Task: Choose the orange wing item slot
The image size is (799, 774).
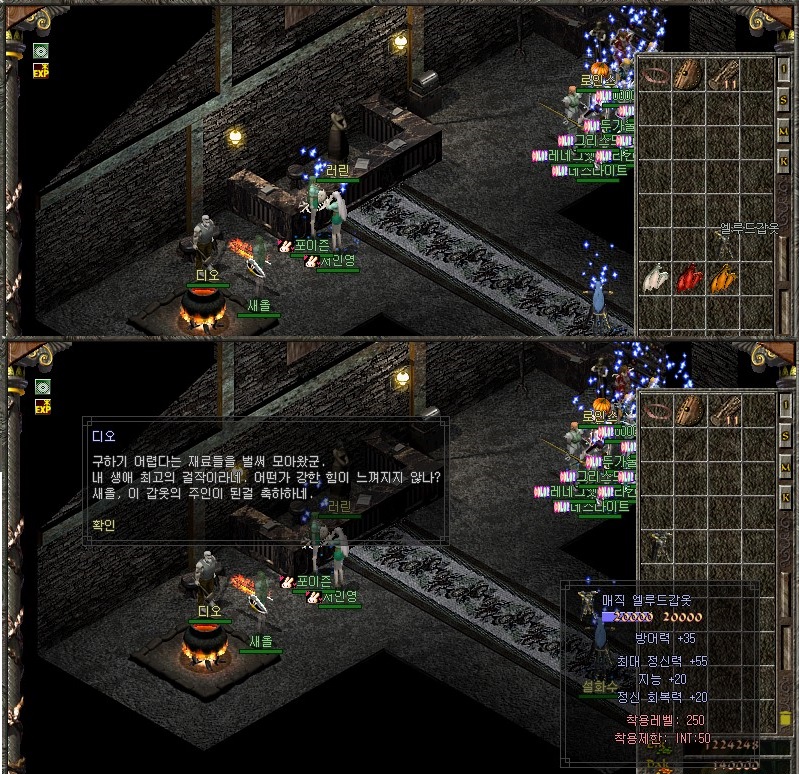Action: (722, 278)
